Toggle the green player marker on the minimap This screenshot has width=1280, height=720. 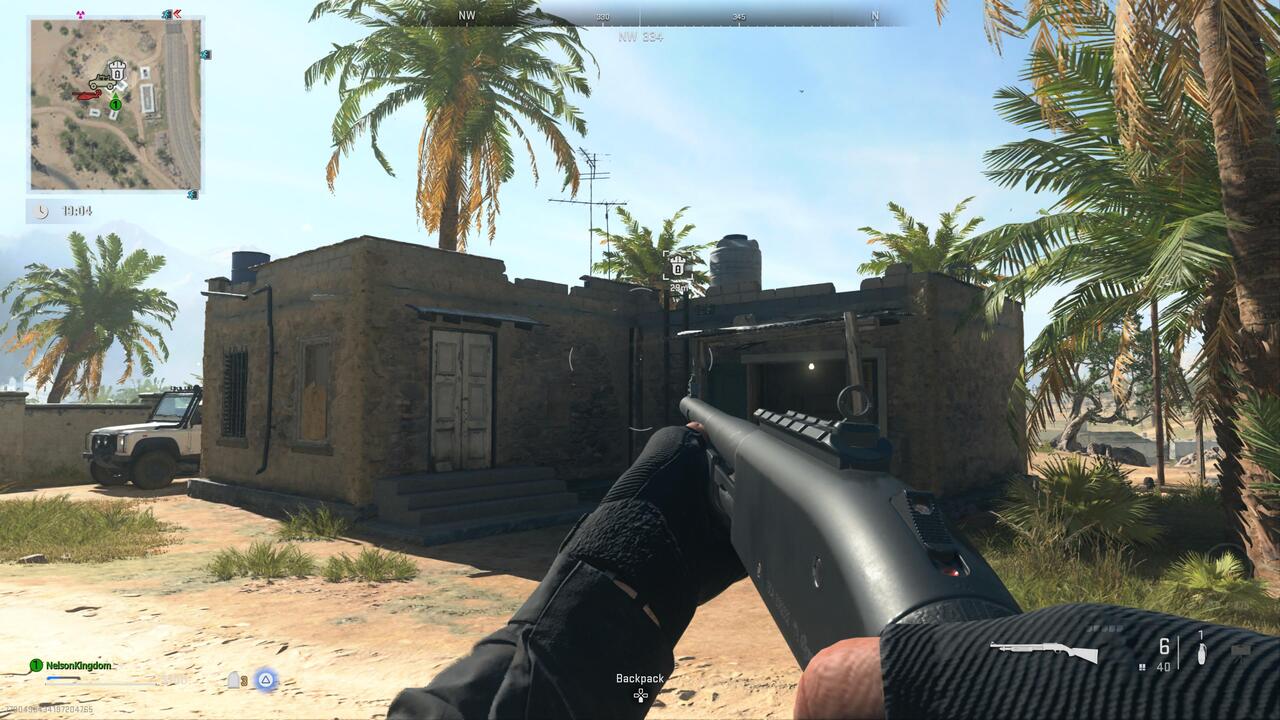point(116,104)
